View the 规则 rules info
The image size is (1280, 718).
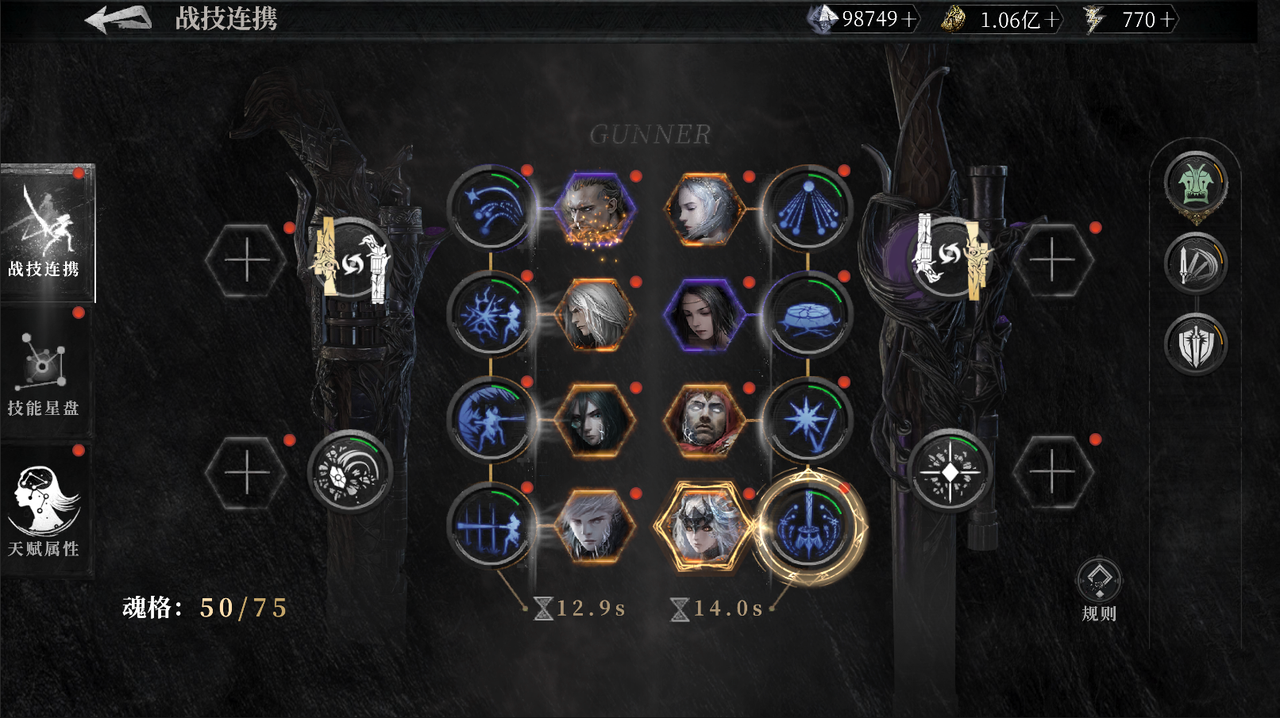point(1099,590)
